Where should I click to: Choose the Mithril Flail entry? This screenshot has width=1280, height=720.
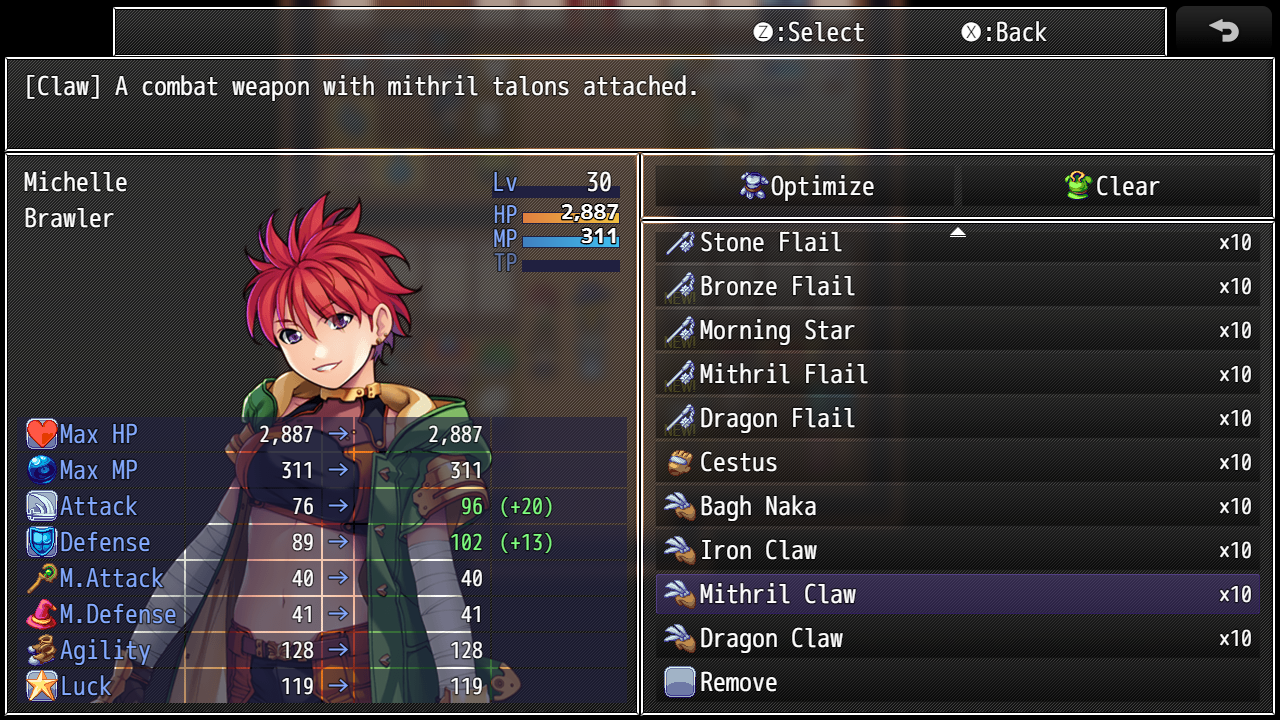(x=957, y=375)
